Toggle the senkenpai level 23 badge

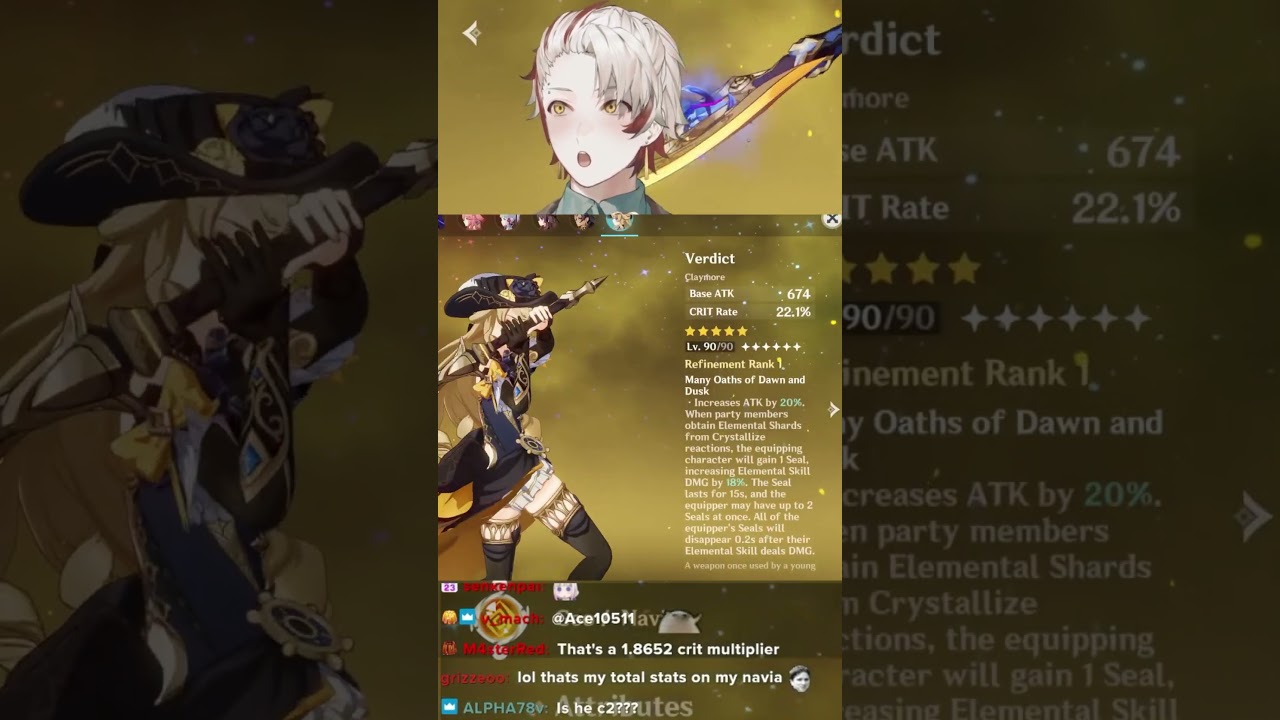pos(449,587)
